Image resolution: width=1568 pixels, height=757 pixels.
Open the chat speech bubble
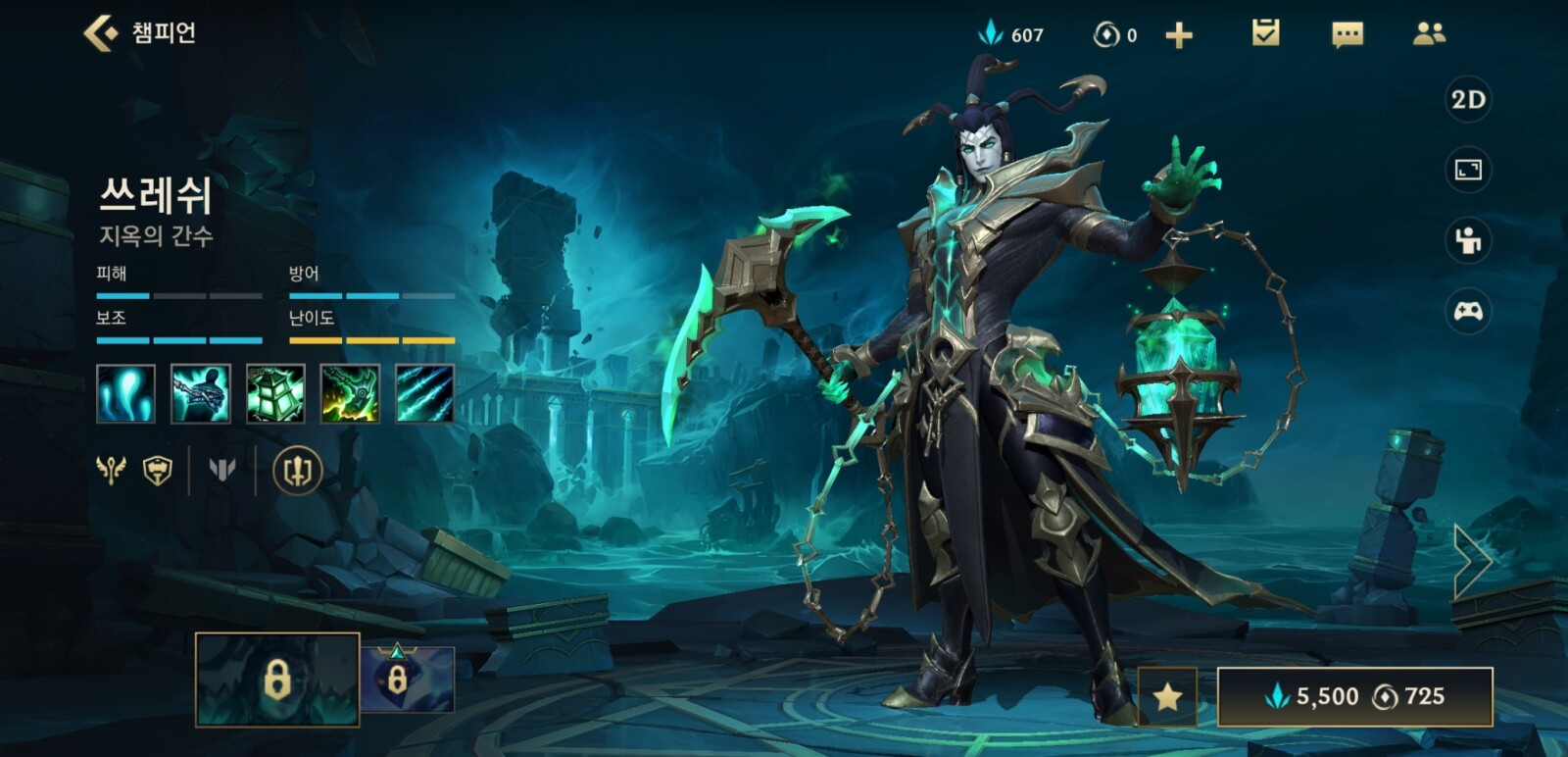[1347, 35]
